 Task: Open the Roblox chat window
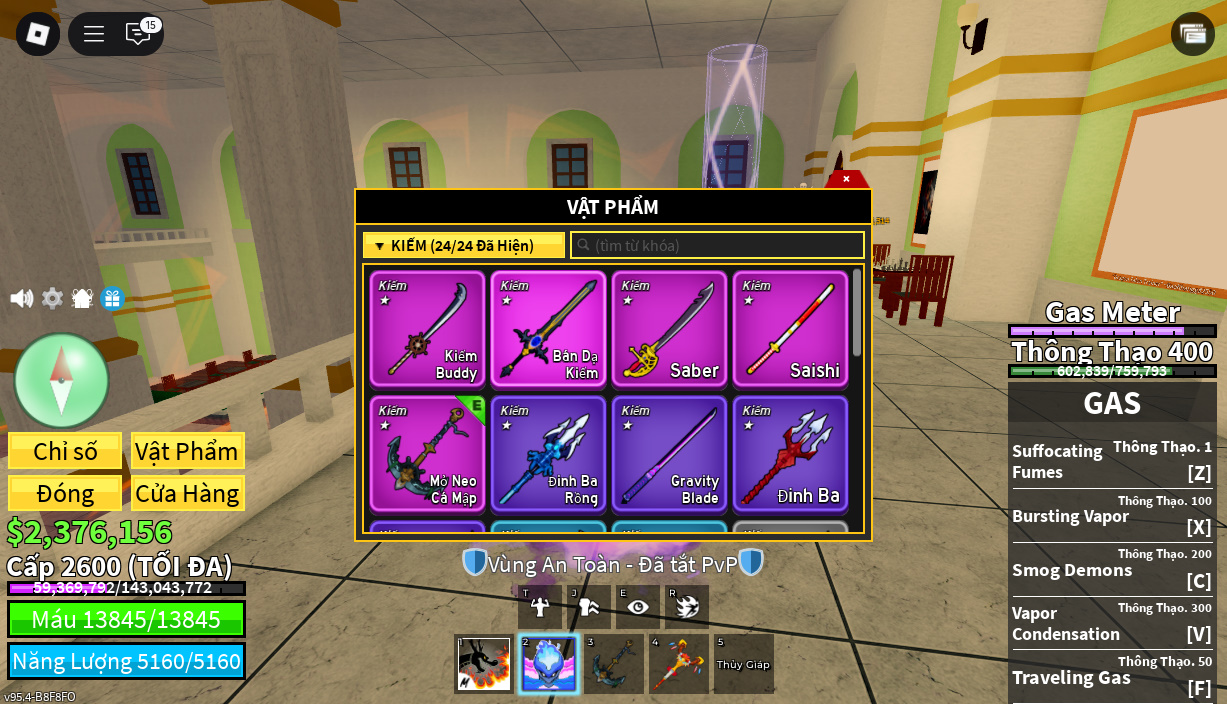click(138, 34)
